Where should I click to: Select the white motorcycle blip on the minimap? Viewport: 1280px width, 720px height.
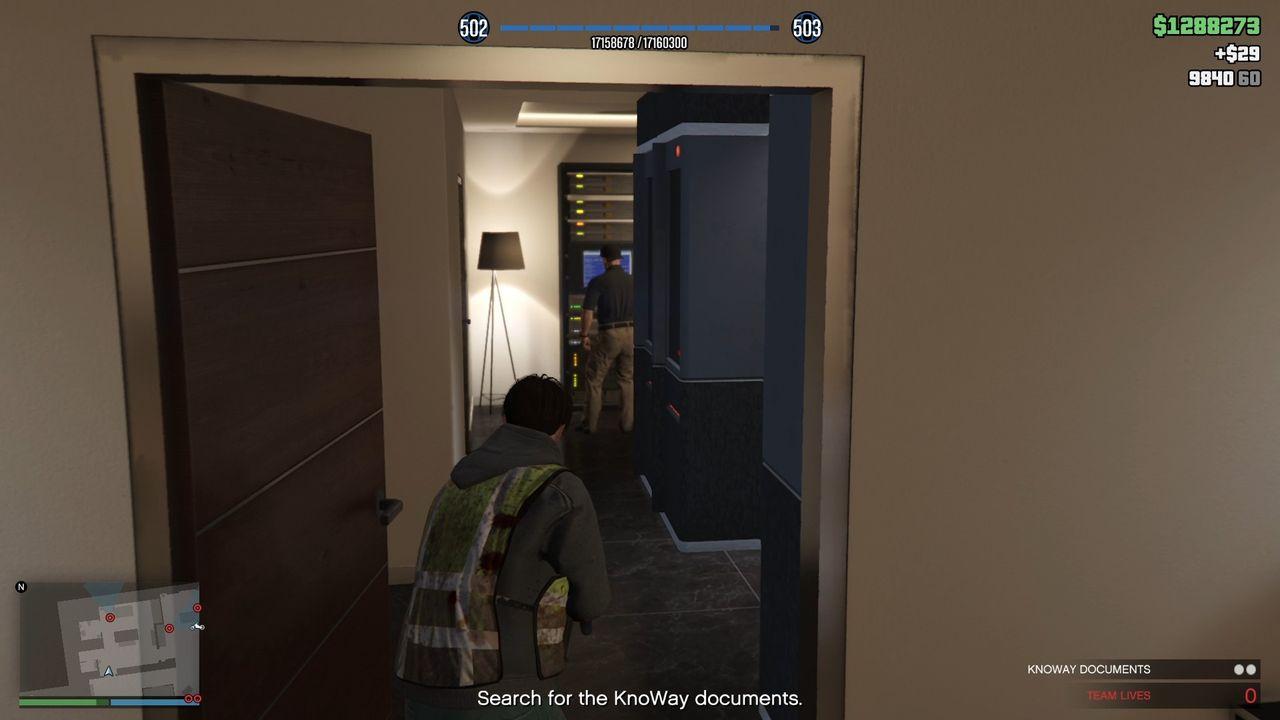click(x=198, y=627)
